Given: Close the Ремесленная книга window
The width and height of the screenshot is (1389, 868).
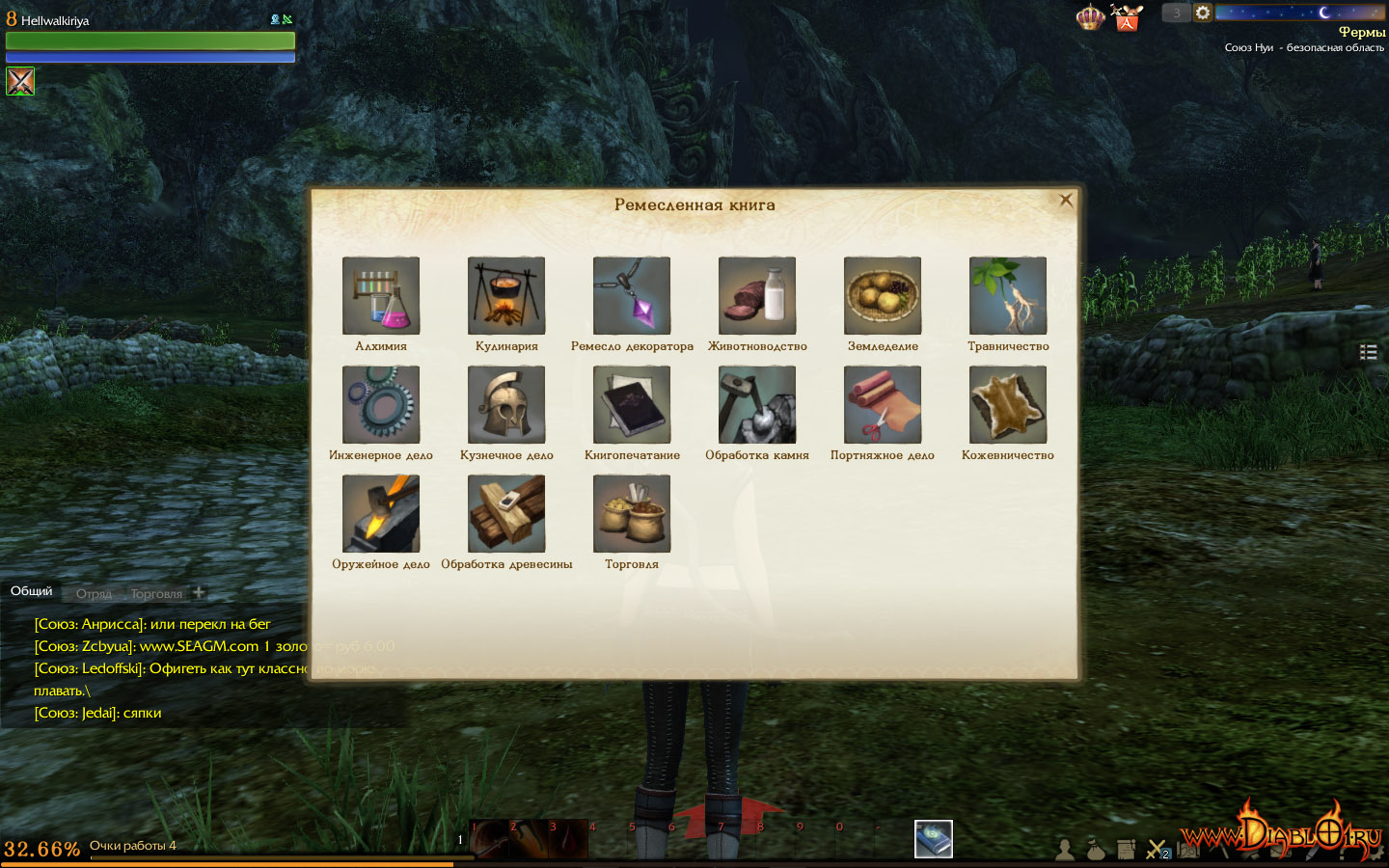Looking at the screenshot, I should point(1066,201).
